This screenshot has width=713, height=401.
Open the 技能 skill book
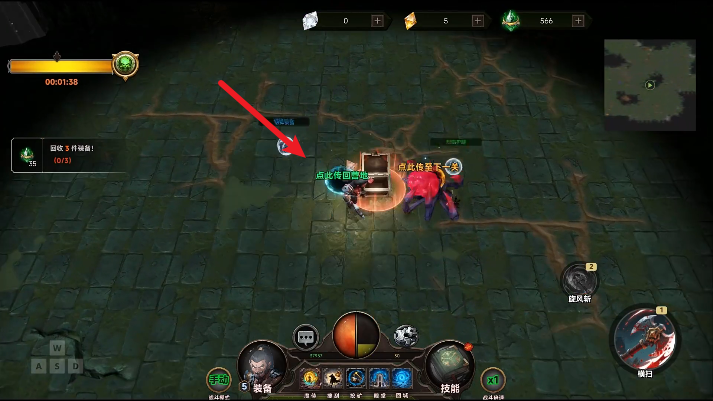click(449, 367)
